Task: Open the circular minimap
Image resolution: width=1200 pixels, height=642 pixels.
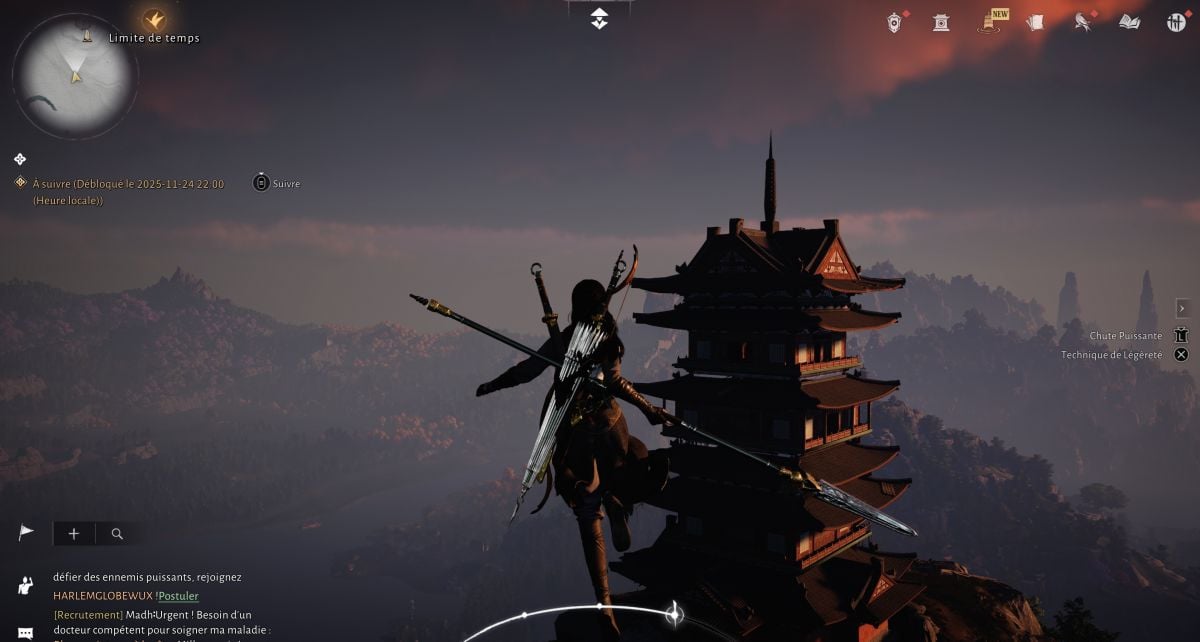Action: point(75,75)
